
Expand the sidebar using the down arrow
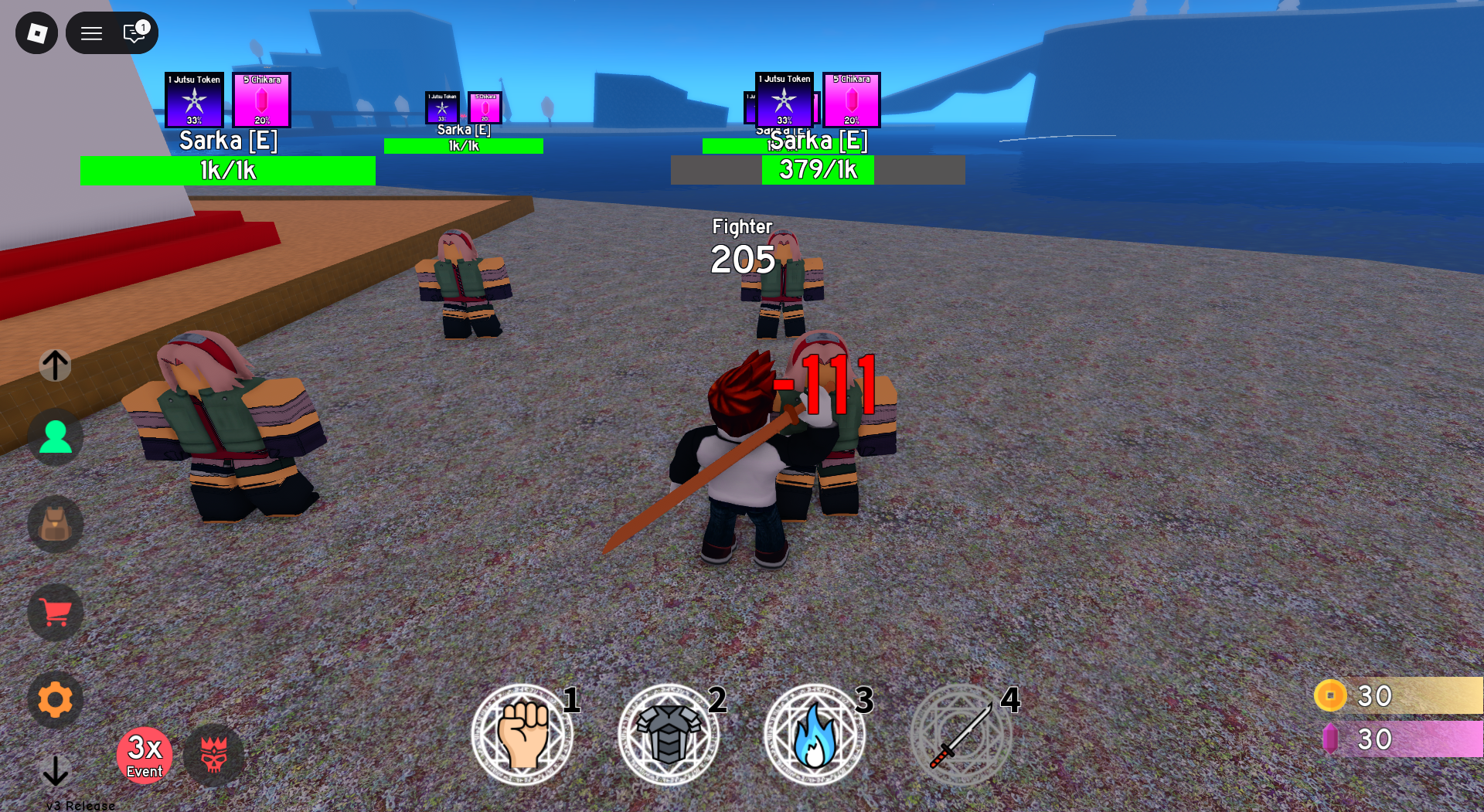point(54,771)
